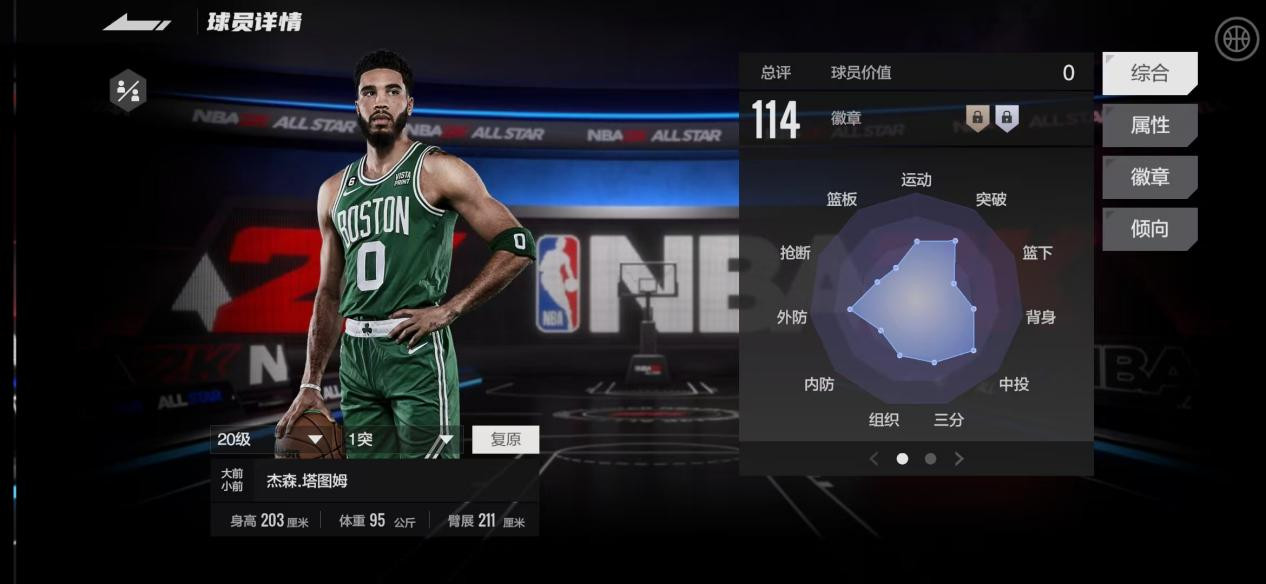The height and width of the screenshot is (584, 1266).
Task: Select the bronze locked badge slot
Action: coord(978,118)
